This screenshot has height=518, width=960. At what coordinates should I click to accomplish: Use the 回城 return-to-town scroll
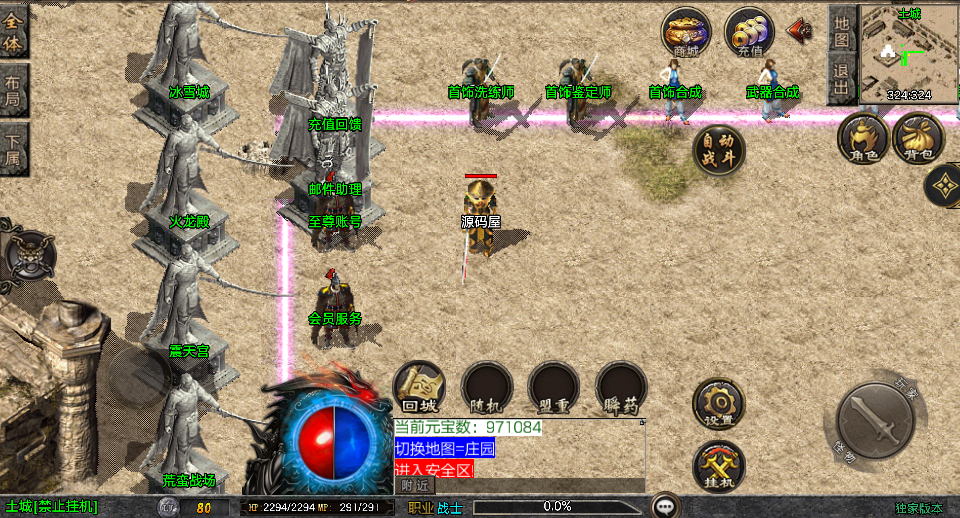tap(420, 387)
